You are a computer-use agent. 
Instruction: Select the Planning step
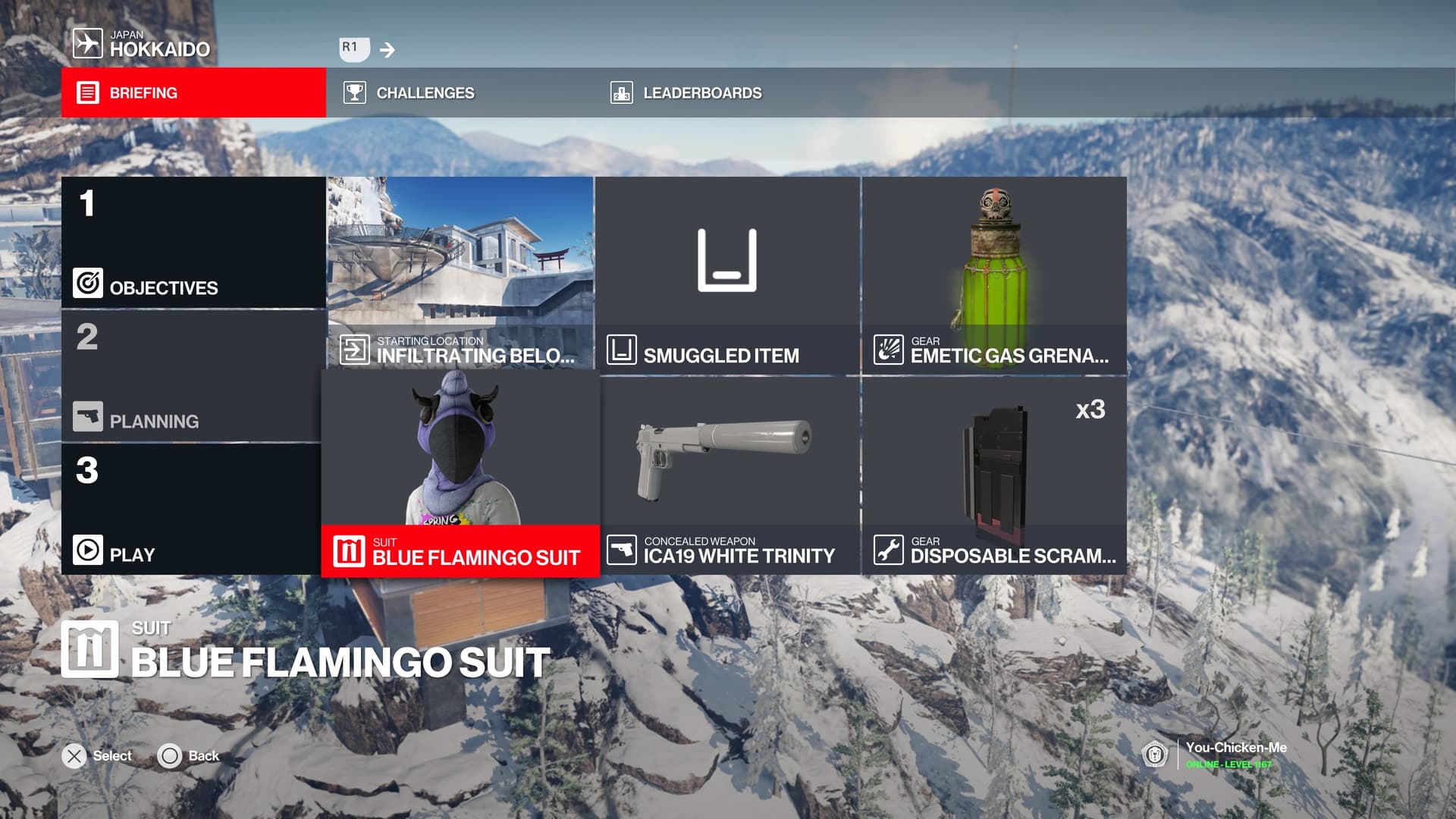(193, 376)
